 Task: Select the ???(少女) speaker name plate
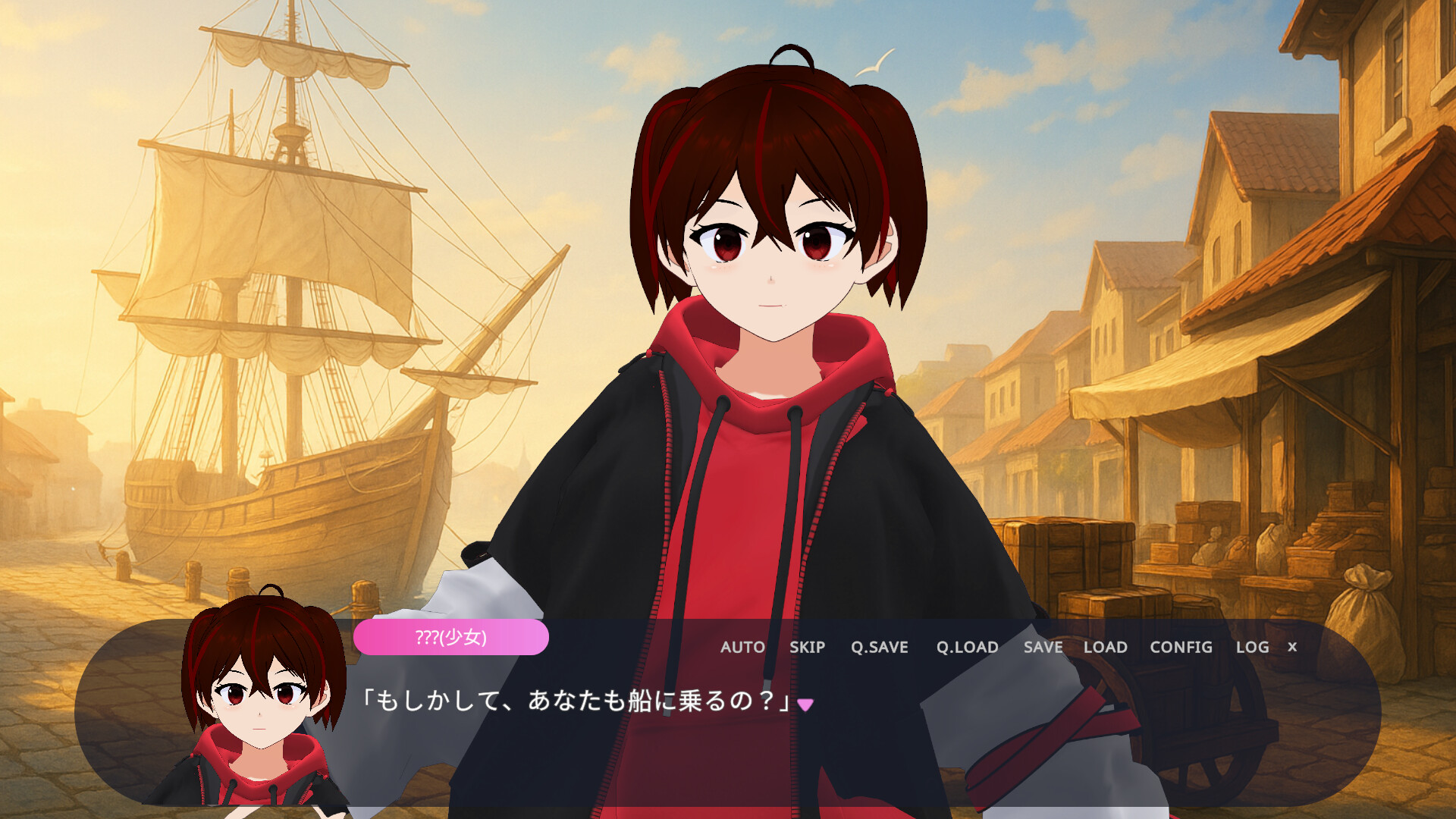(451, 637)
